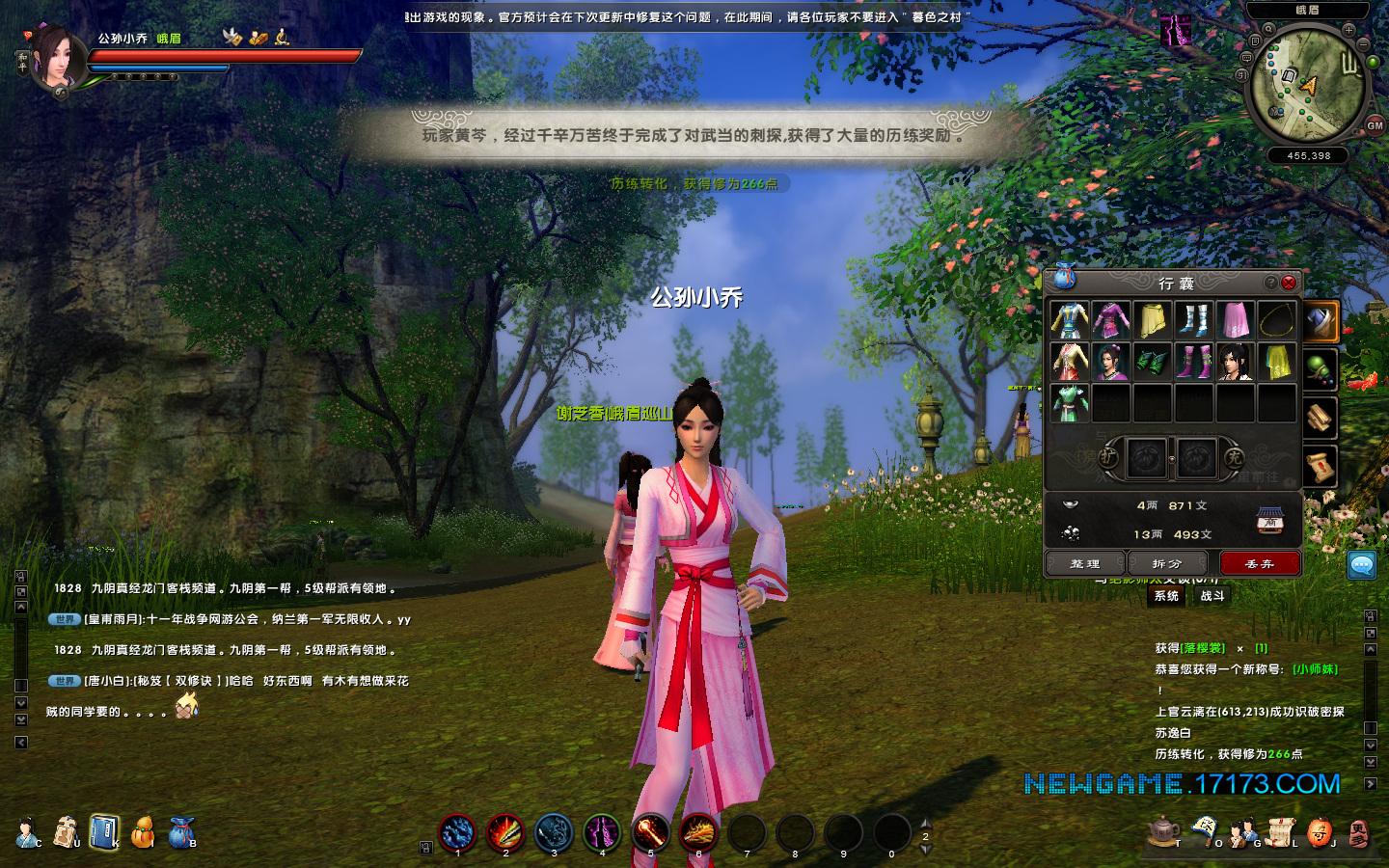The width and height of the screenshot is (1389, 868).
Task: Select the yellow skirt inventory item
Action: (x=1153, y=320)
